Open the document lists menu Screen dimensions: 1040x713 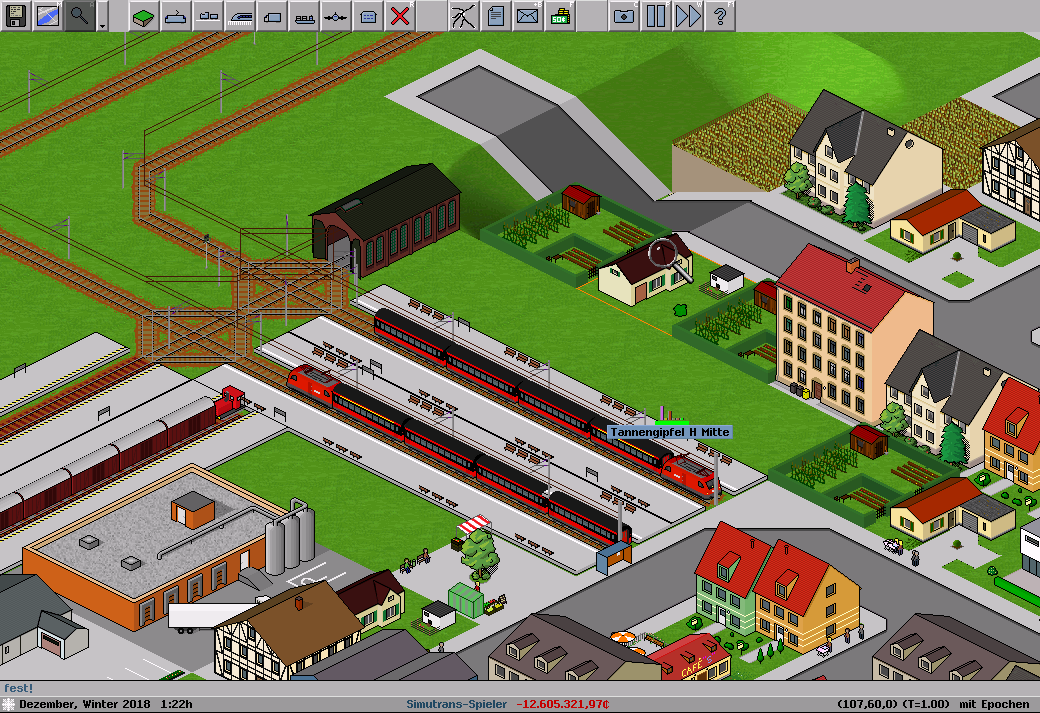coord(496,16)
